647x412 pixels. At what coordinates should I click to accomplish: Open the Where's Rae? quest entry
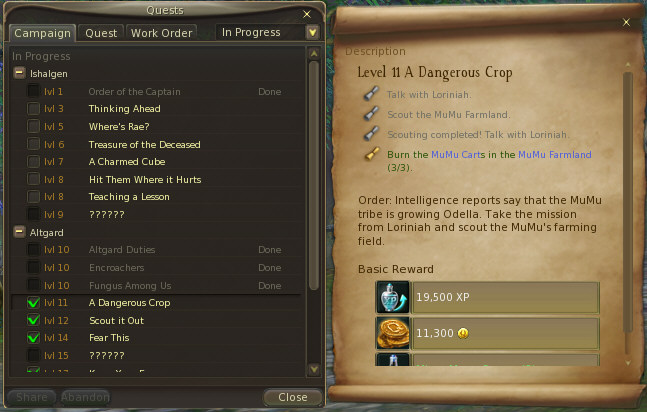118,126
